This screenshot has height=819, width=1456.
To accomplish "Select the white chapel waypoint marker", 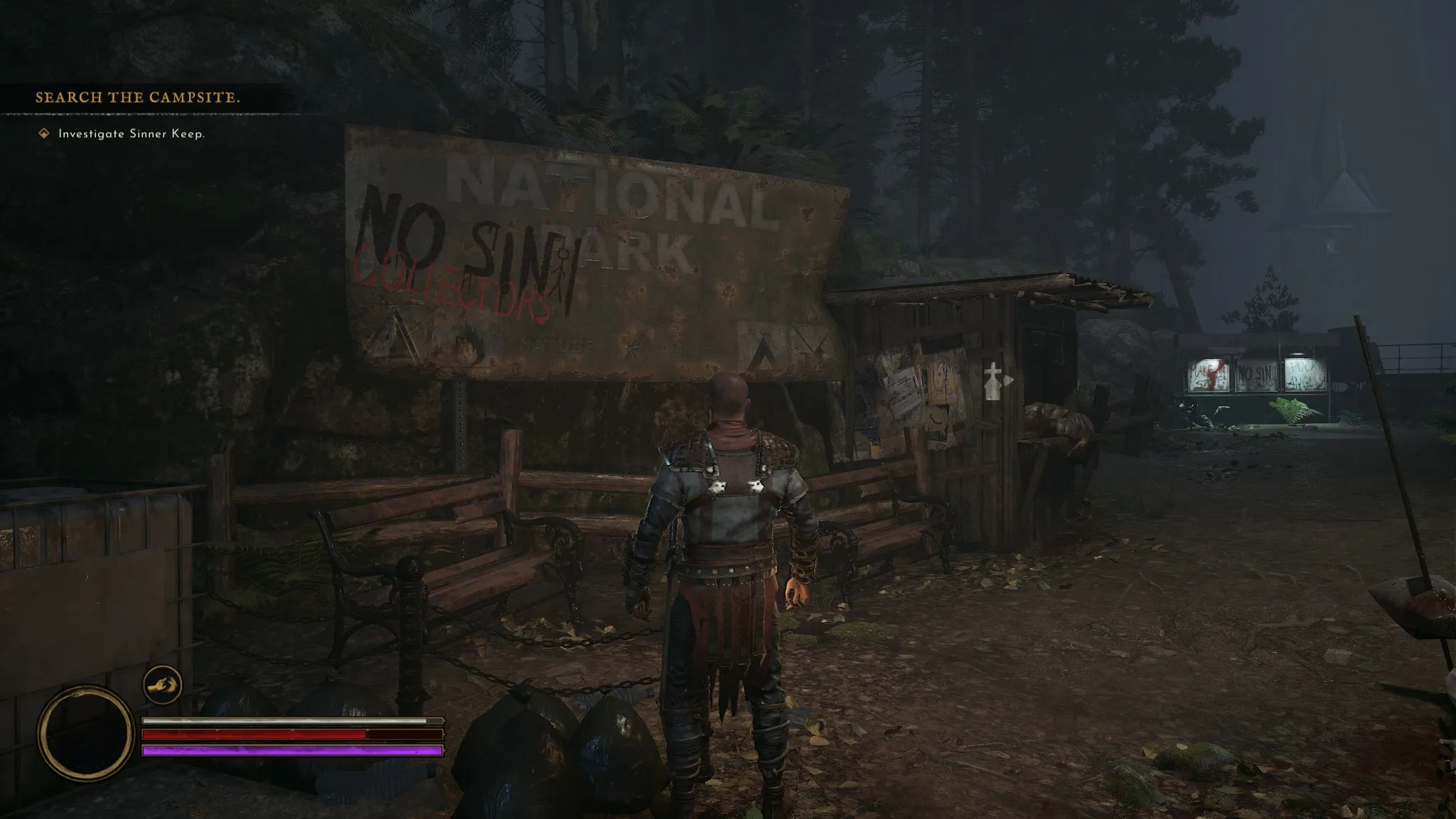I will point(994,380).
